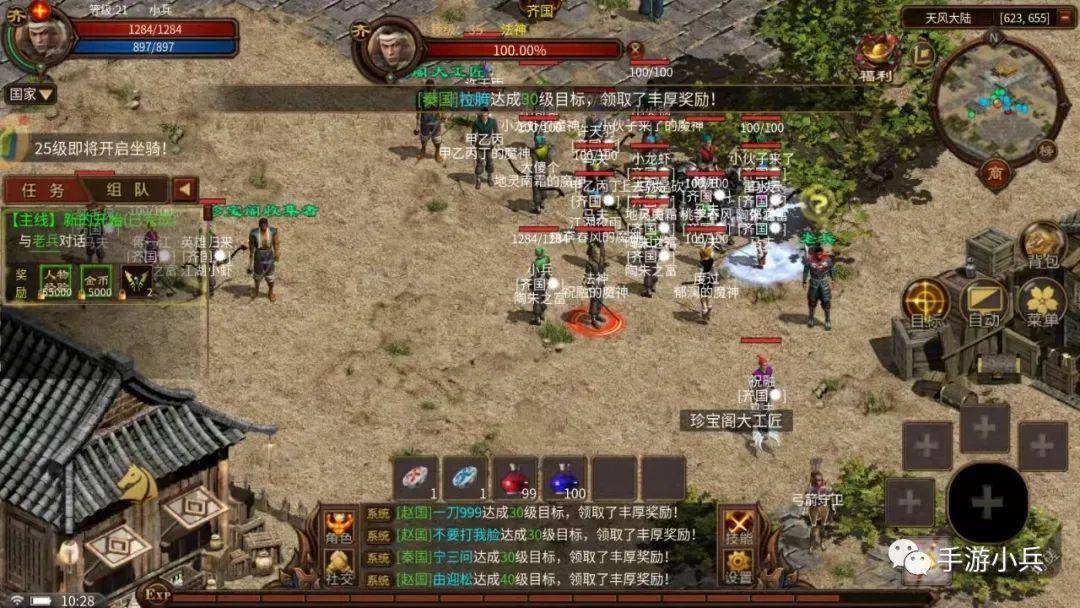Open the 技能 skills panel
1080x608 pixels.
click(738, 528)
